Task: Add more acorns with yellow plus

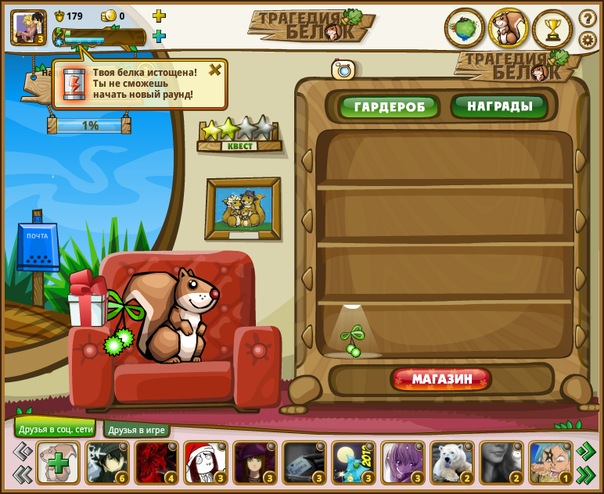Action: pos(159,16)
